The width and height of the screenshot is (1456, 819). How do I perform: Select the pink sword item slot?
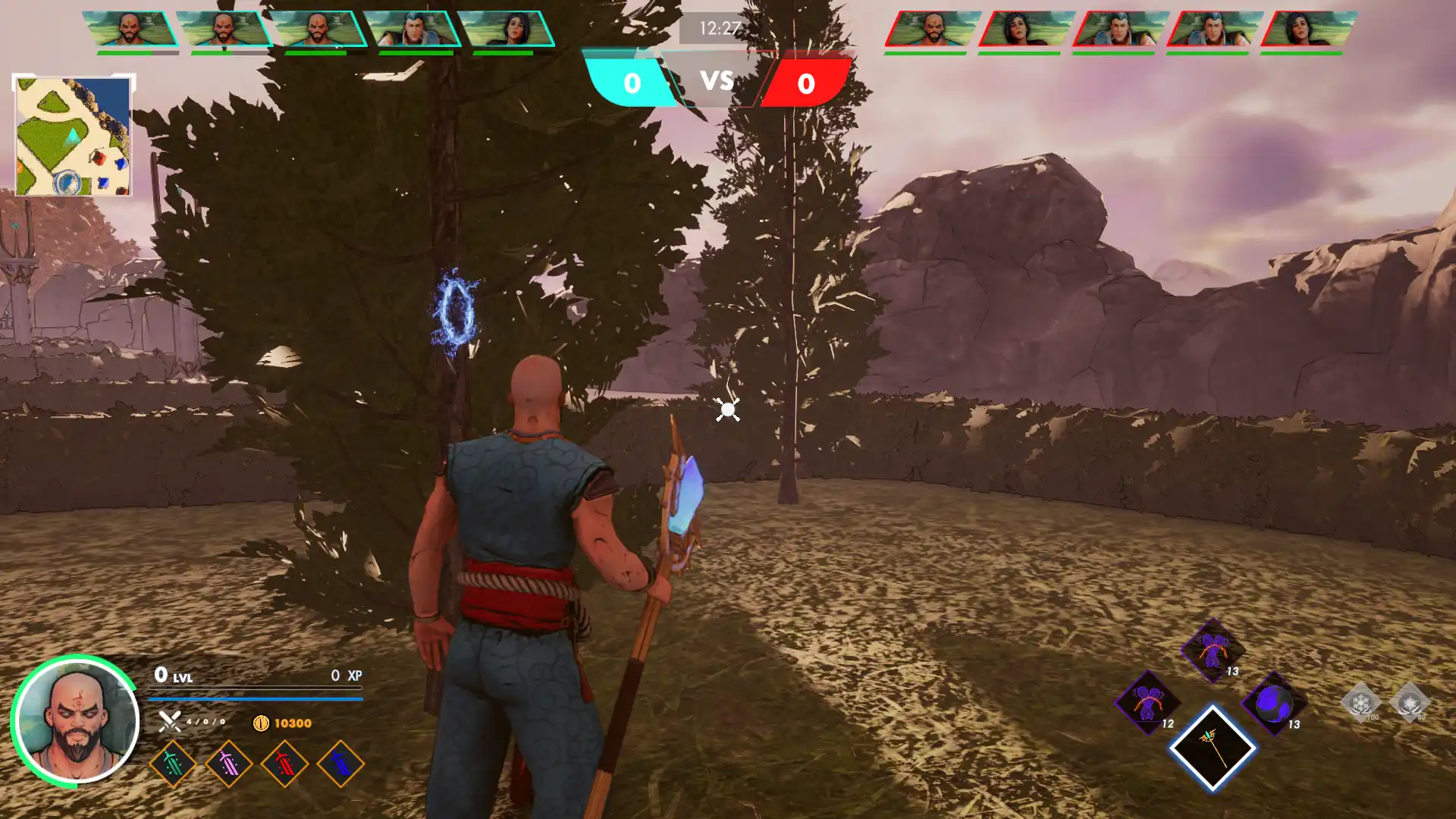[229, 764]
